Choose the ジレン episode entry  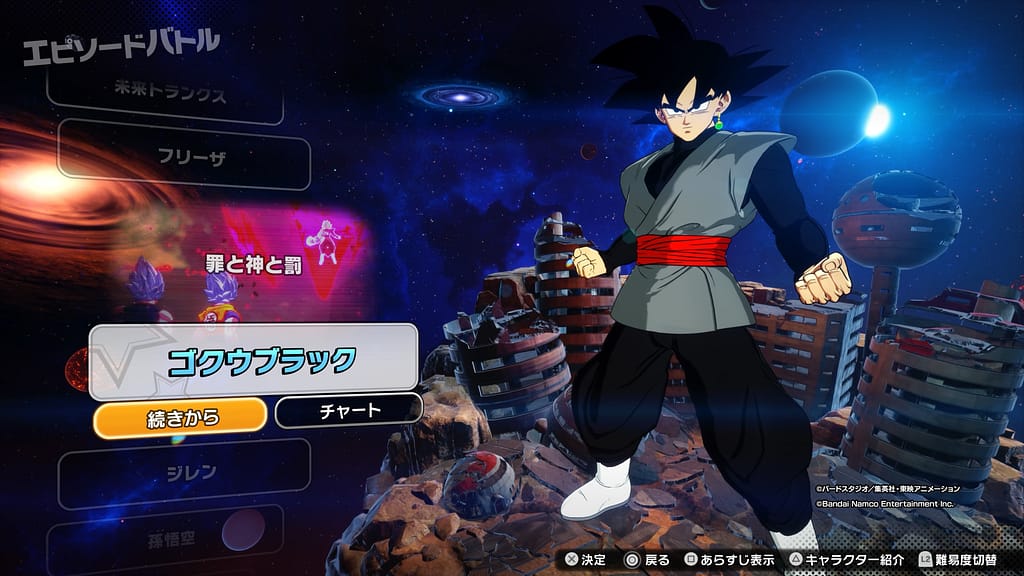click(186, 473)
